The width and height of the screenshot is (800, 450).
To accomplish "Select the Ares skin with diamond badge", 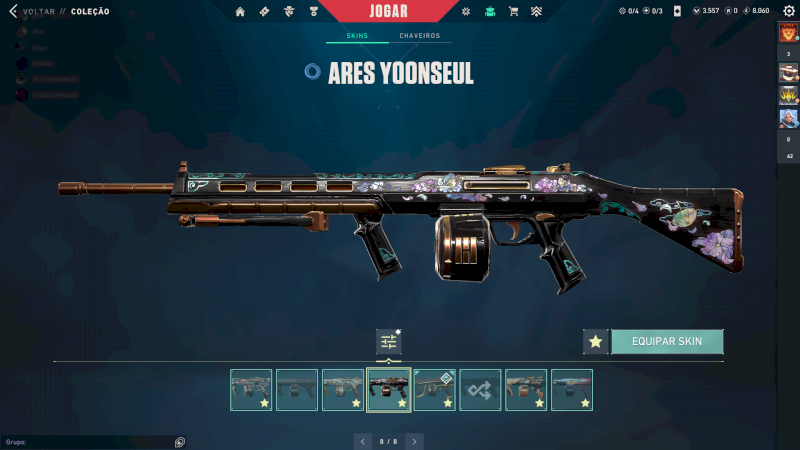I will pyautogui.click(x=434, y=390).
